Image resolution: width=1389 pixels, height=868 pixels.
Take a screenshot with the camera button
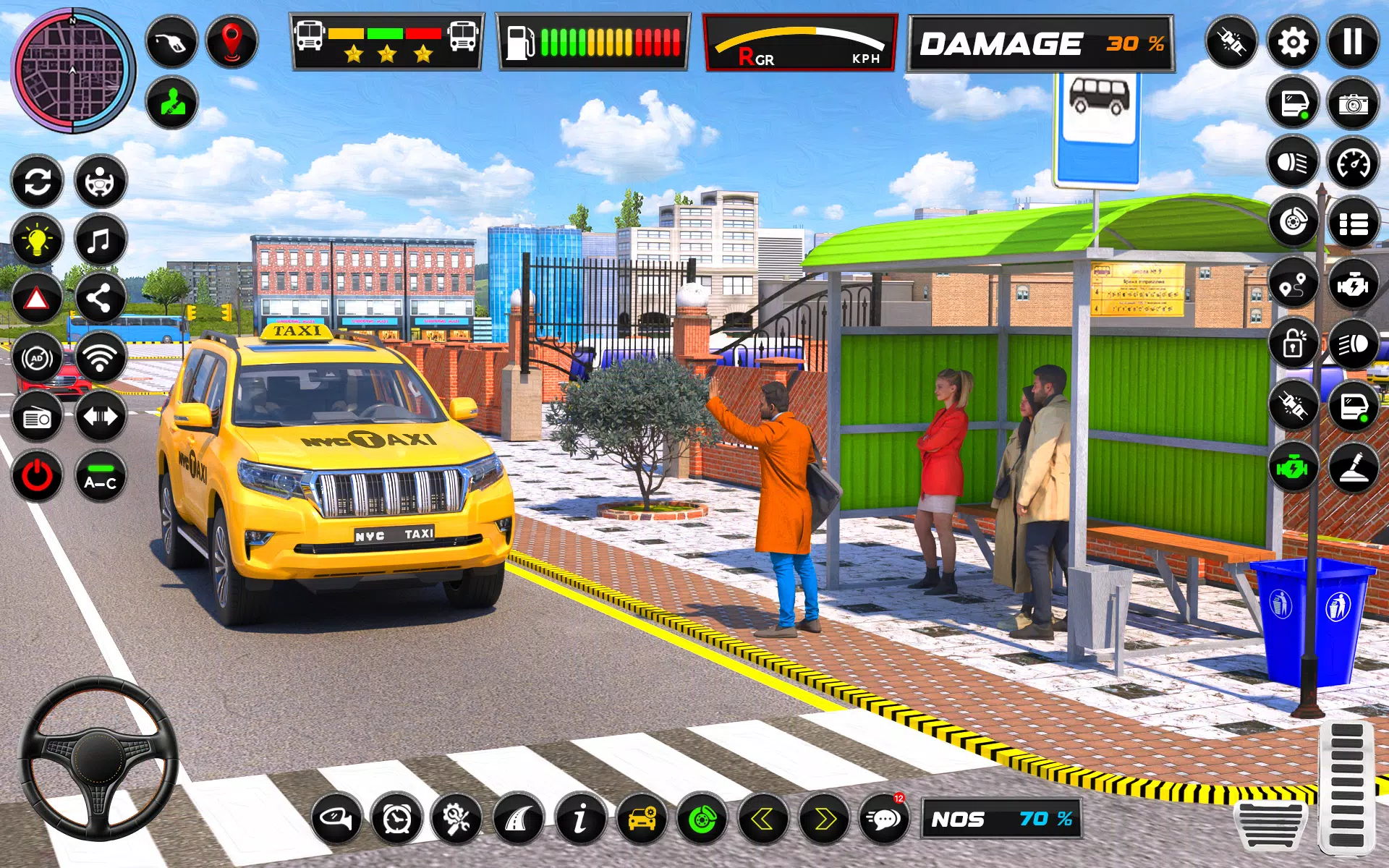[1352, 104]
